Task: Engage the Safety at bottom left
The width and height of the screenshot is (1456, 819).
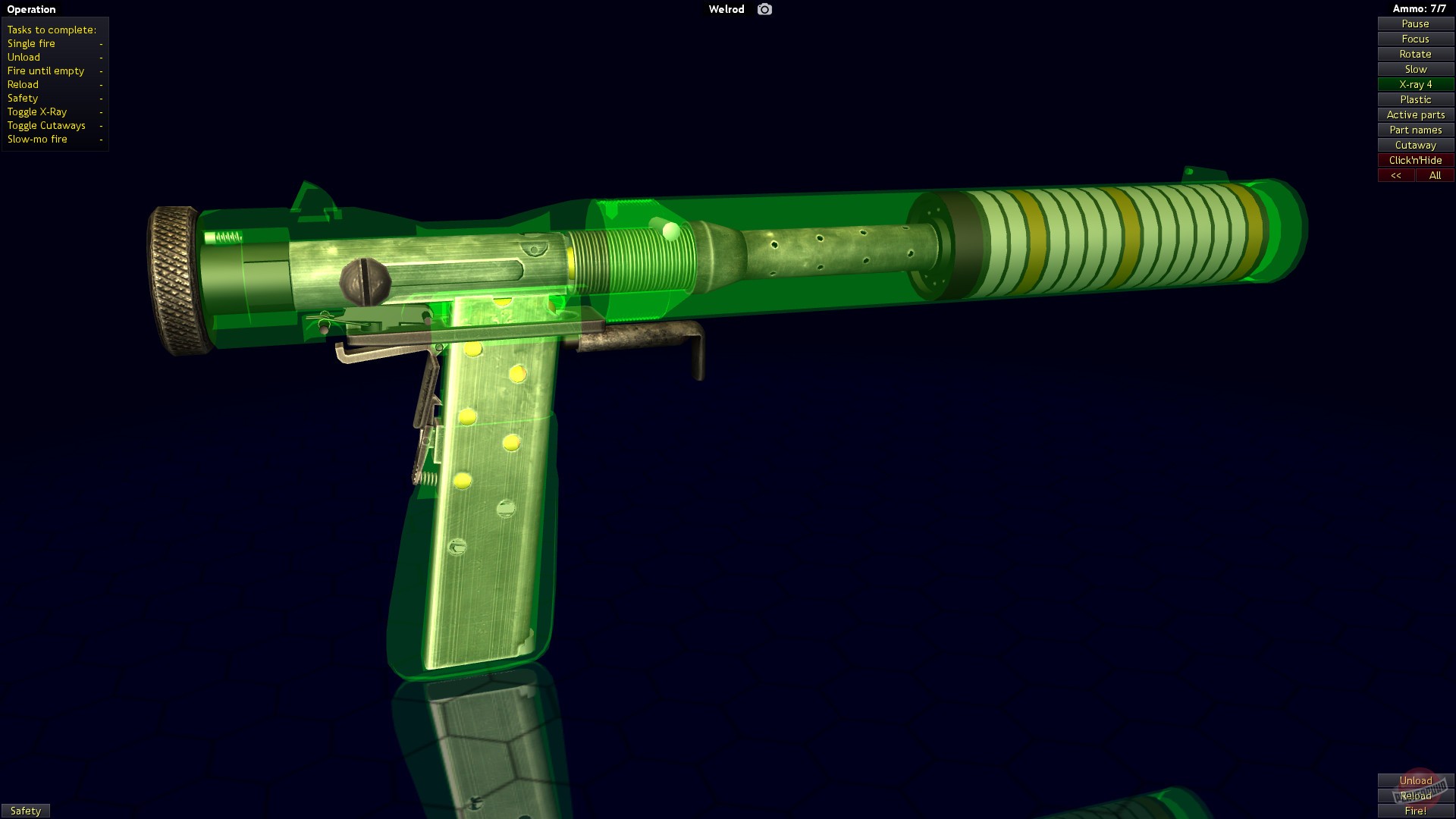Action: coord(25,811)
